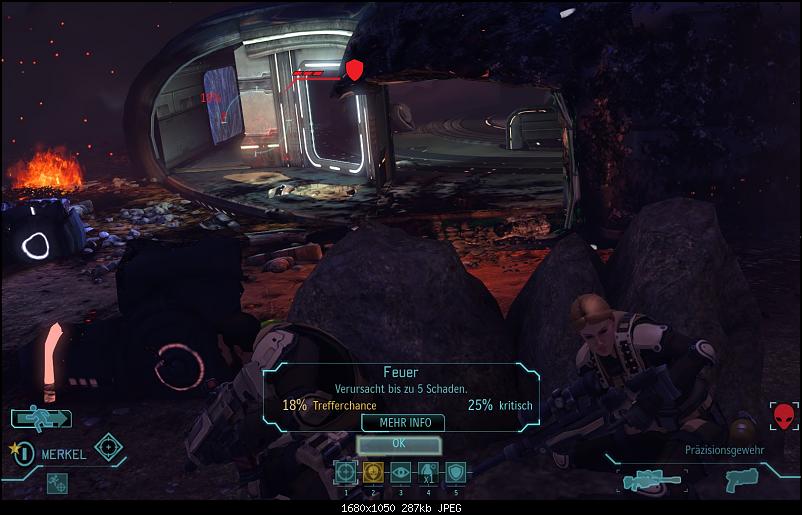Activate the Hunker Down shield ability

point(456,473)
